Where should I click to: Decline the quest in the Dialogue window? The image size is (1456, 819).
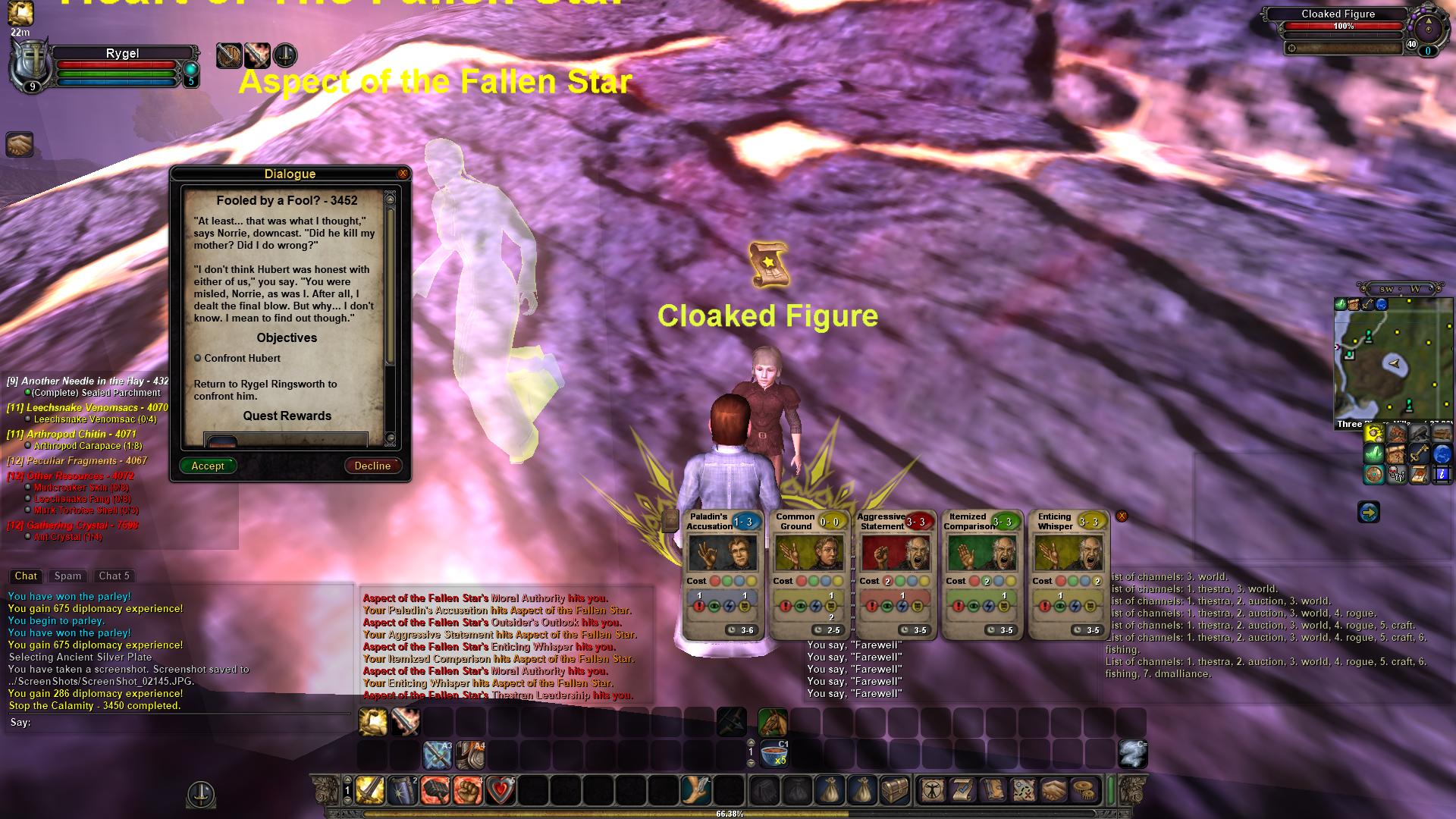point(372,466)
